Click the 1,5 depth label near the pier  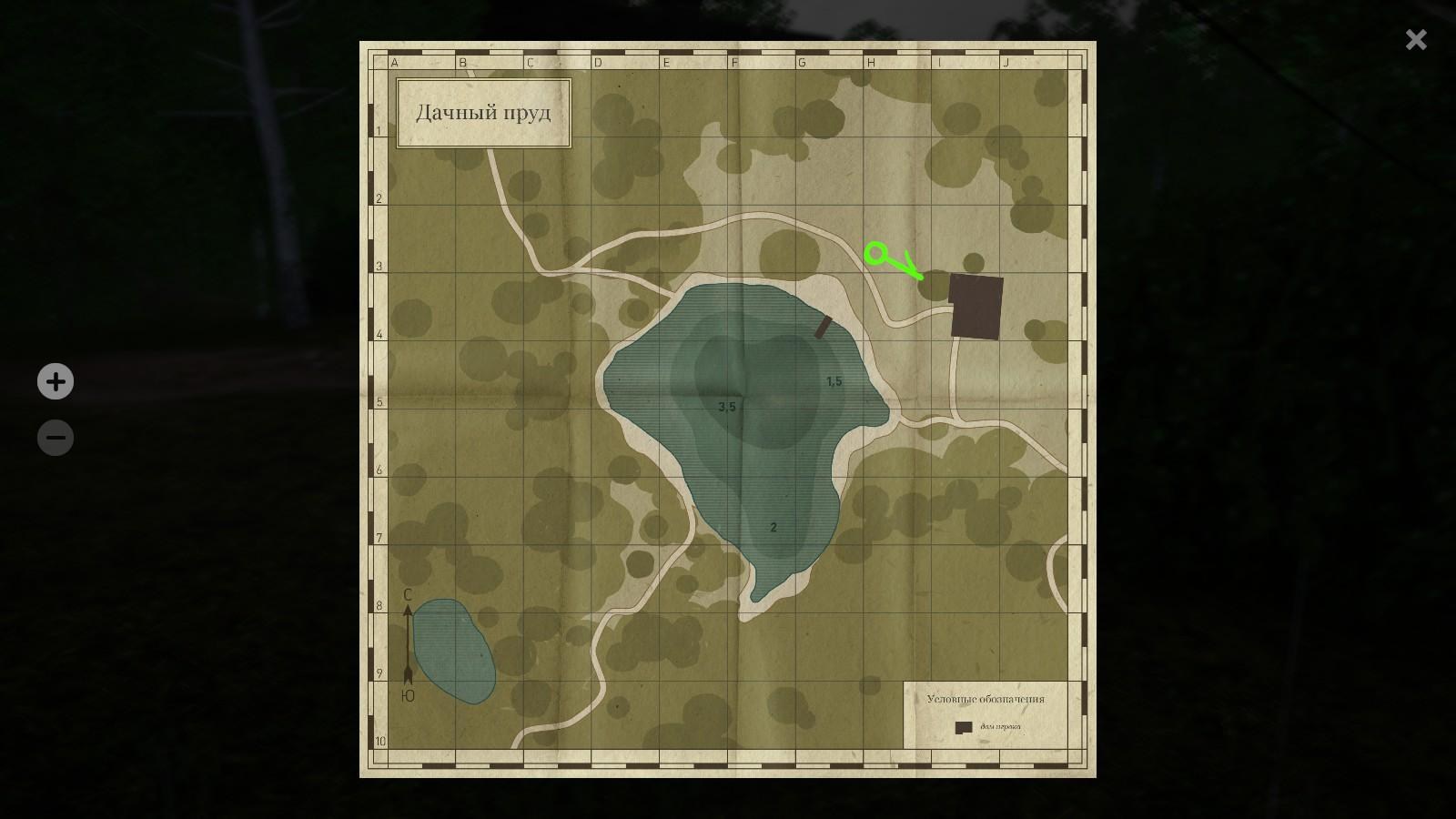(x=833, y=382)
